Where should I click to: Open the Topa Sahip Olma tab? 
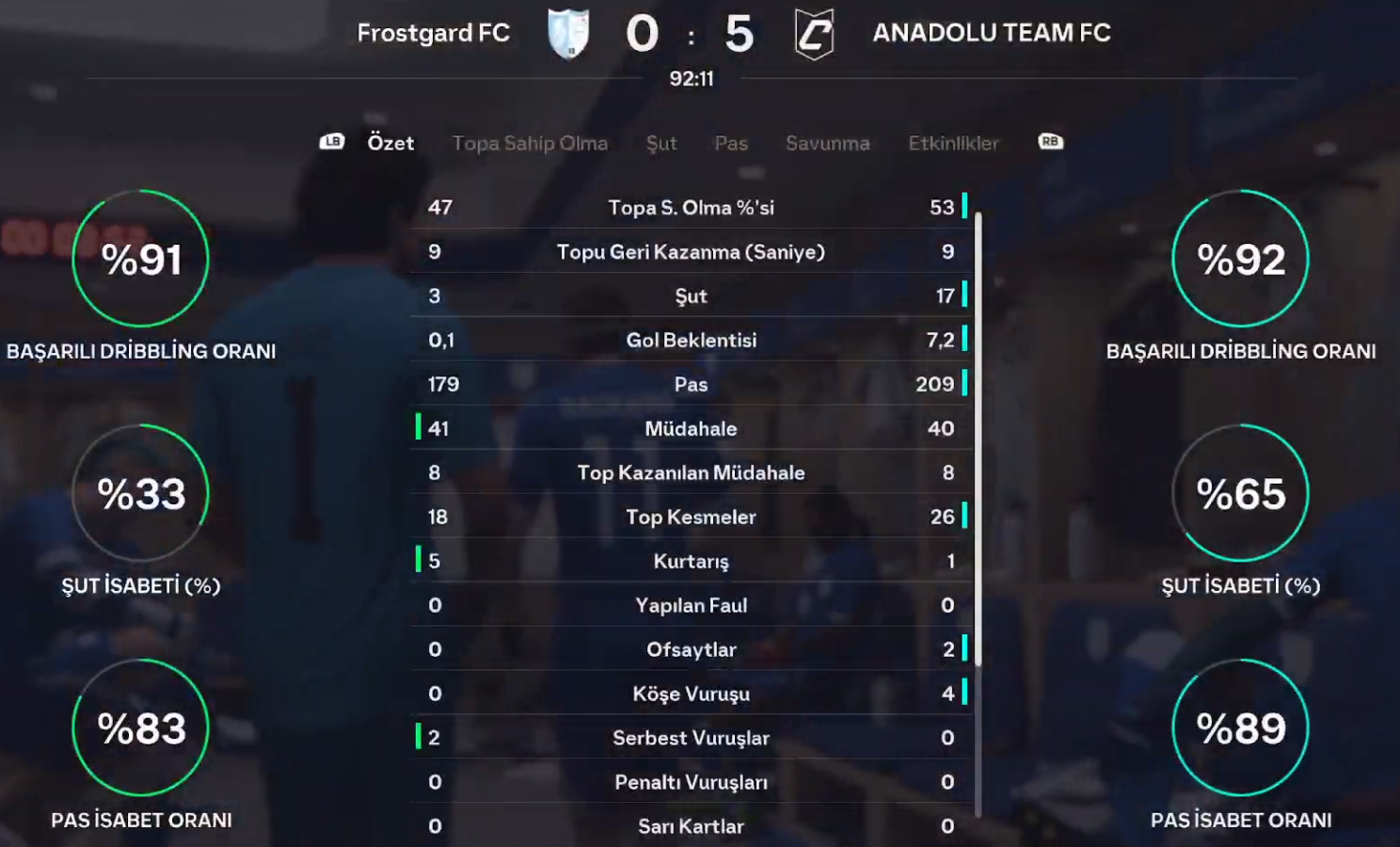tap(530, 143)
